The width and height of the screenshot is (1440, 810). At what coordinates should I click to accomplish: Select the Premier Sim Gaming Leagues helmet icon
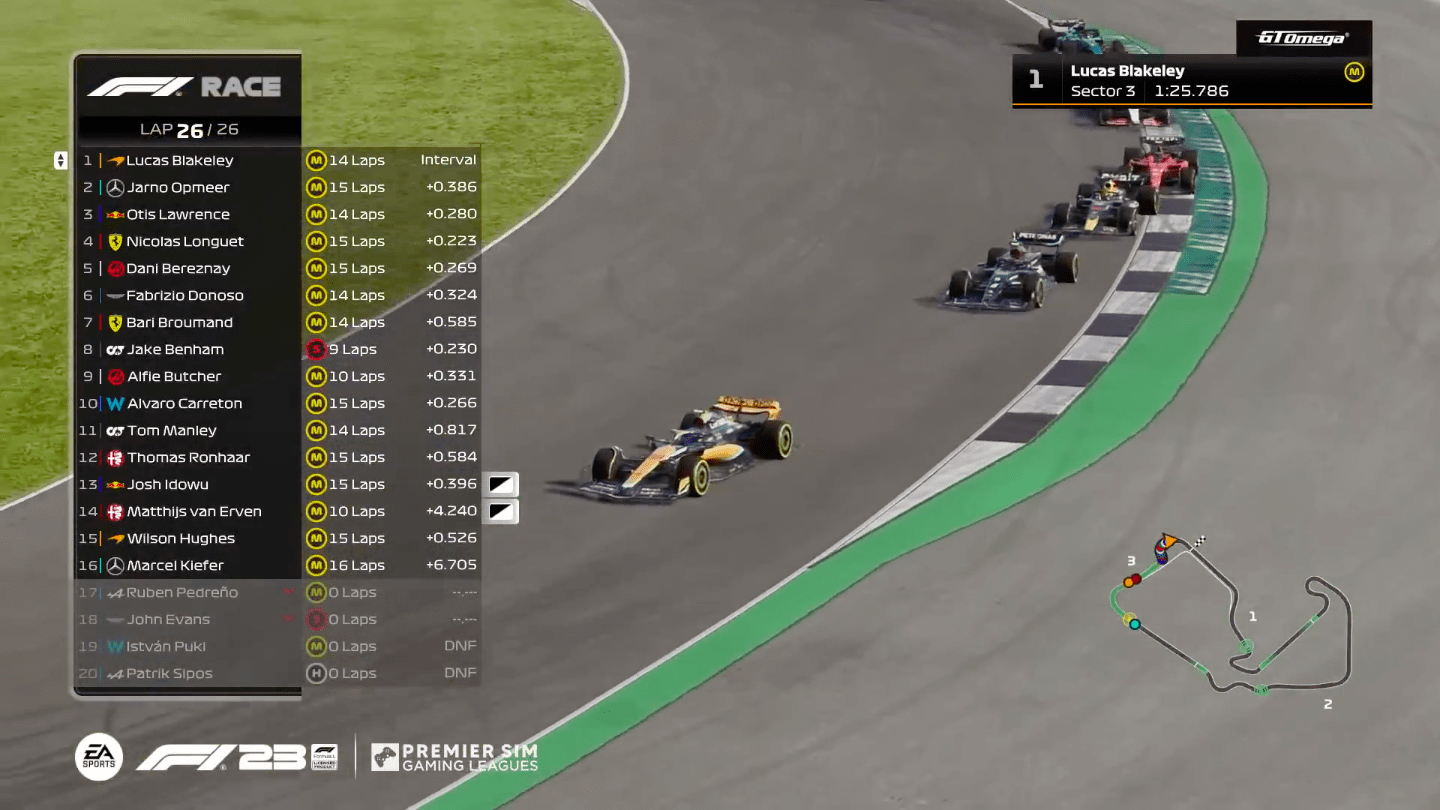385,758
